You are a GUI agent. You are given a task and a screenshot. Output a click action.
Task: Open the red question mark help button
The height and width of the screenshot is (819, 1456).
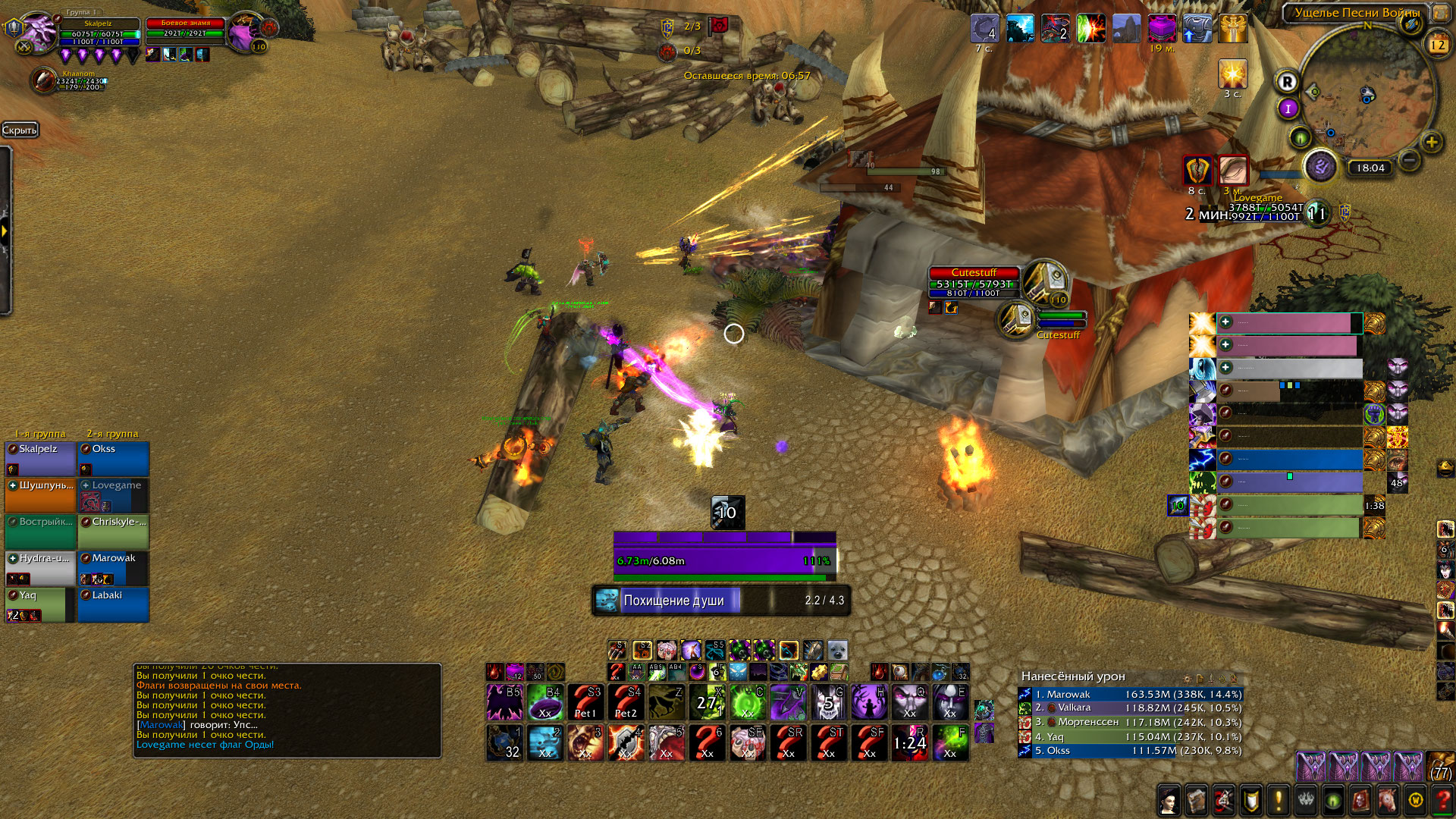point(1443,799)
